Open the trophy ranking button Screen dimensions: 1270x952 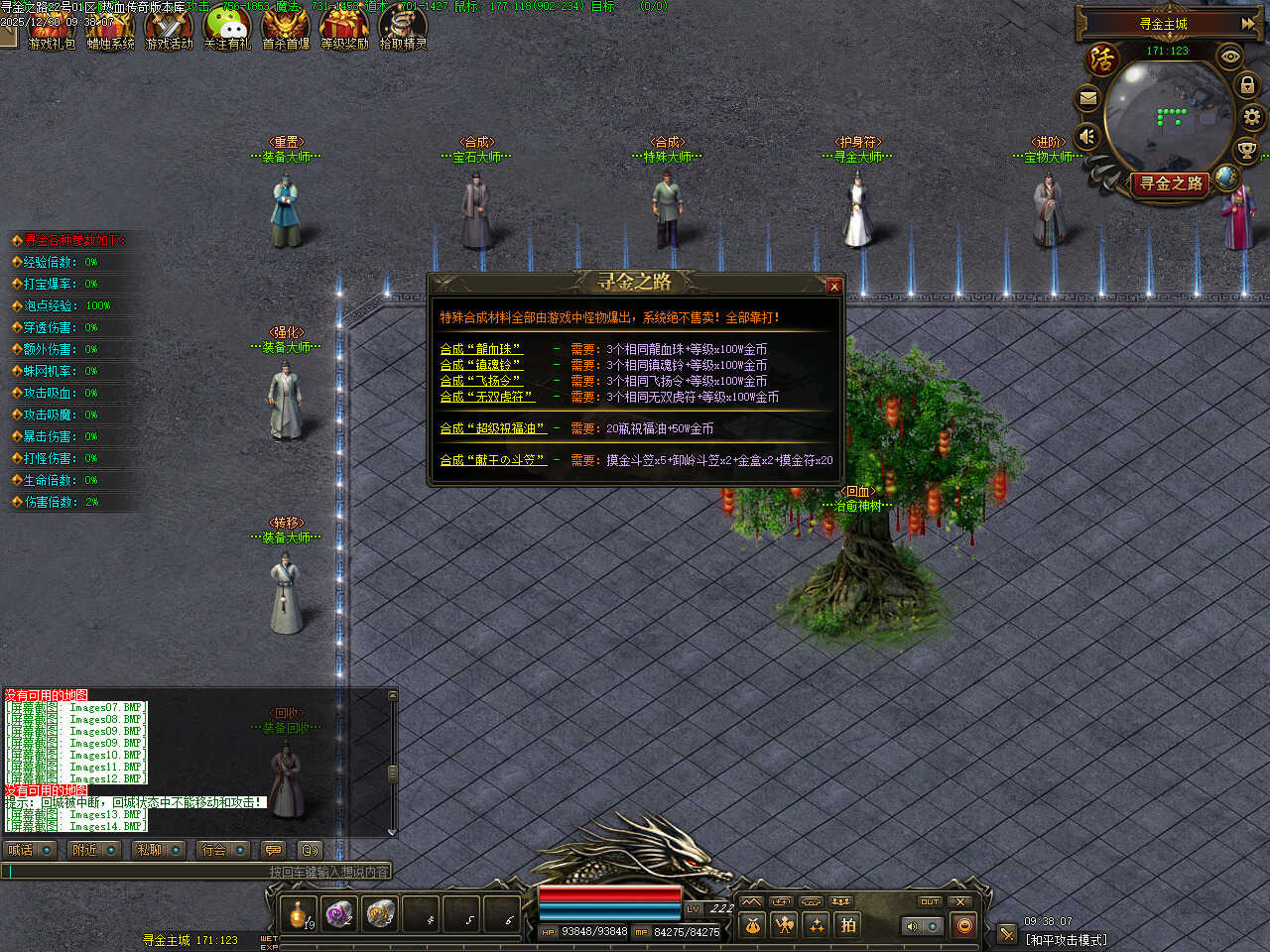1246,150
